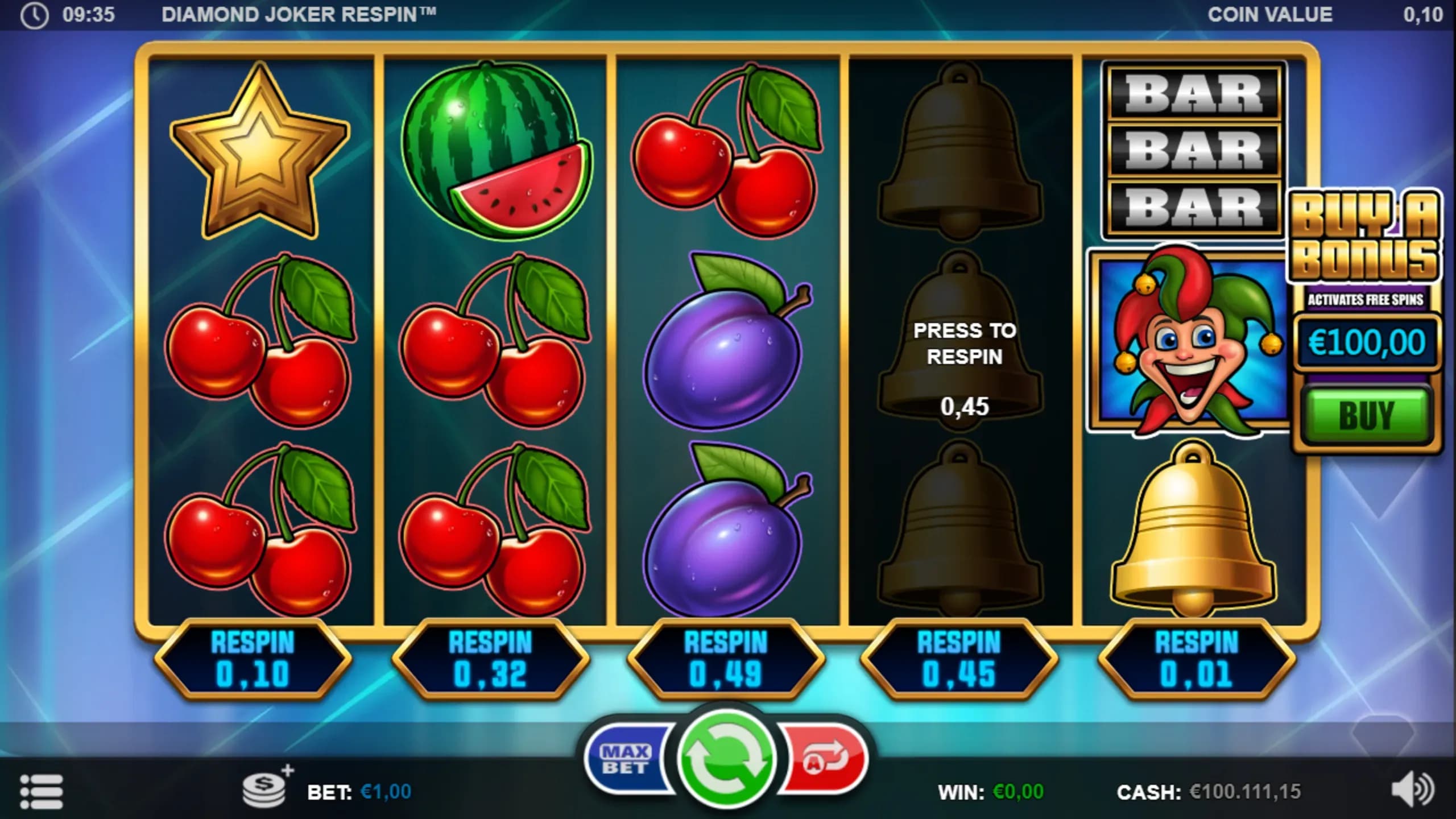This screenshot has height=819, width=1456.
Task: Respin the second reel for 0,32
Action: click(490, 659)
